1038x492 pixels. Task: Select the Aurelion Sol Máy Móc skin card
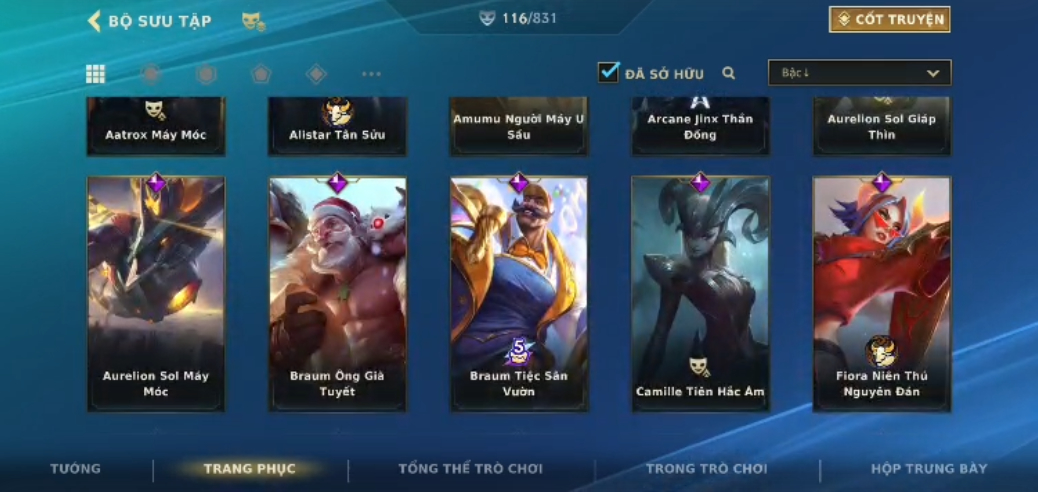156,293
